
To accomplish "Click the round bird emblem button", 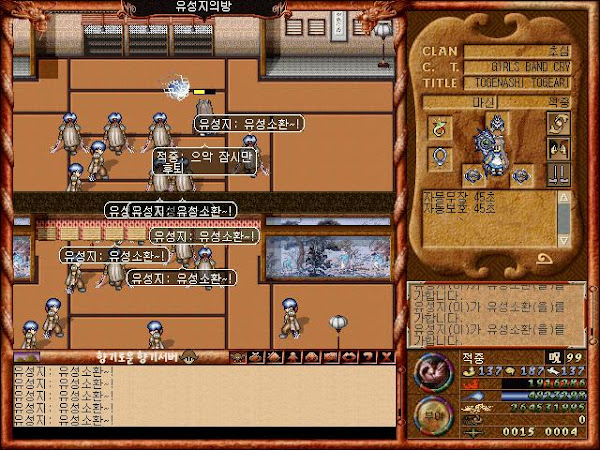I will point(432,372).
